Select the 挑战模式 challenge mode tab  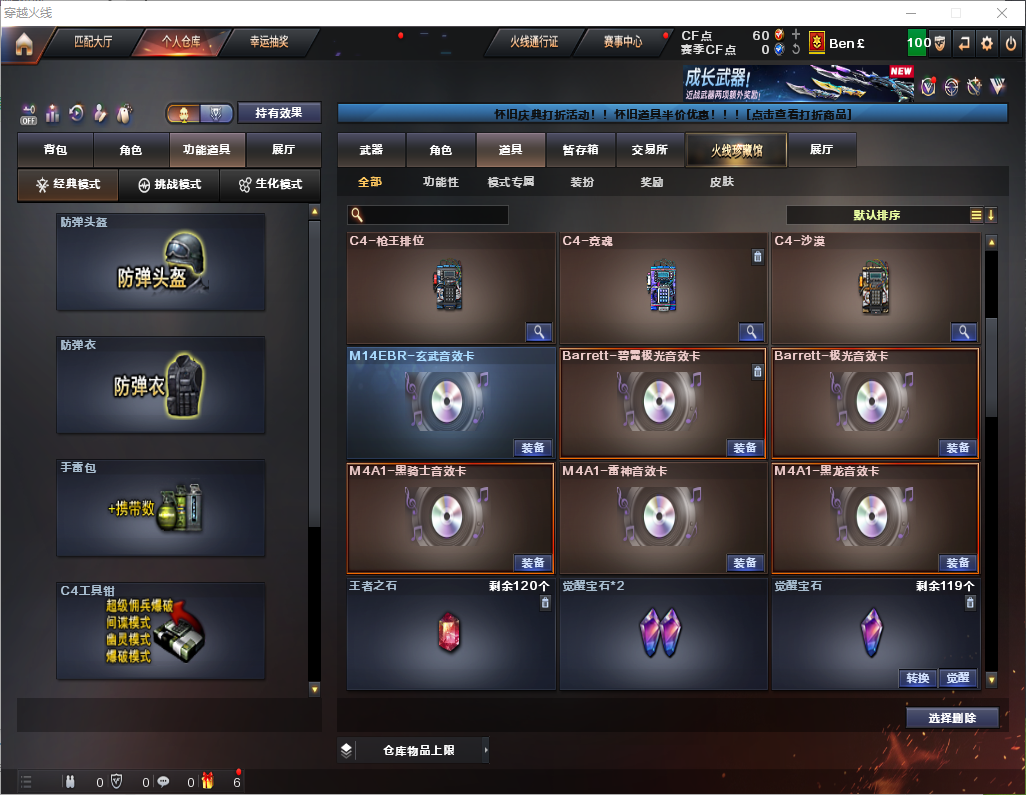[169, 185]
